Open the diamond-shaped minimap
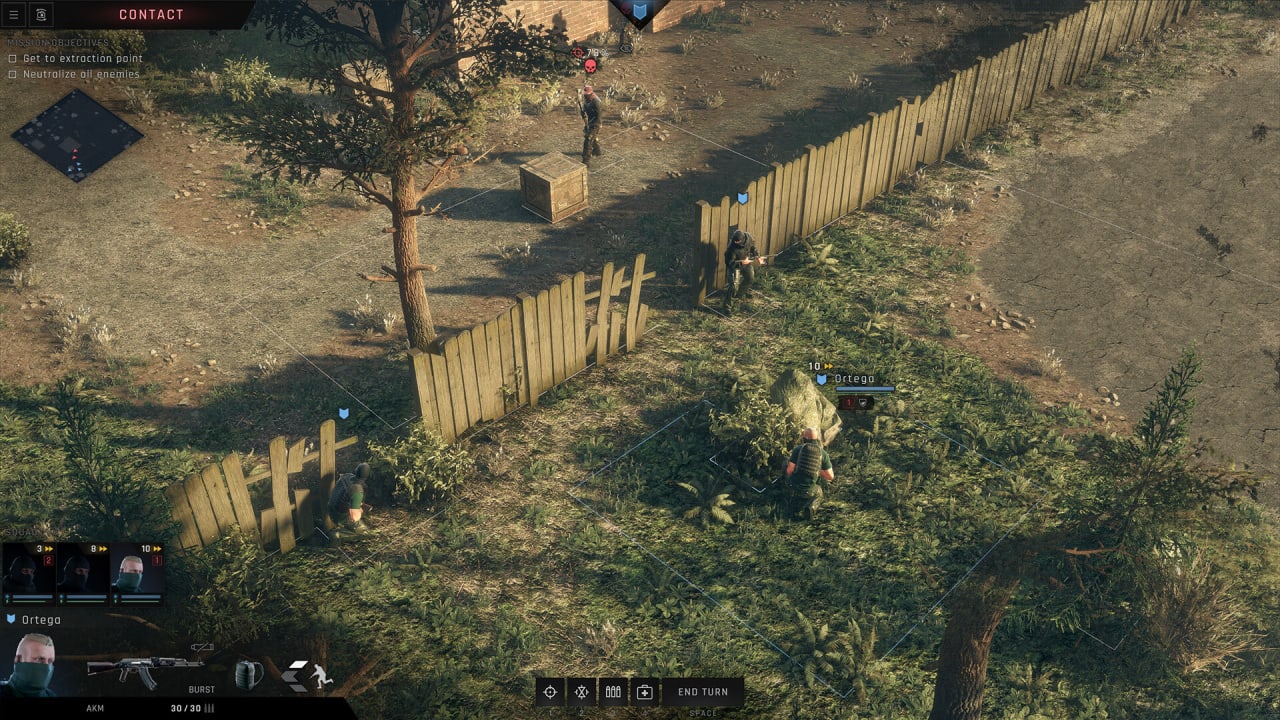Viewport: 1280px width, 720px height. click(77, 136)
